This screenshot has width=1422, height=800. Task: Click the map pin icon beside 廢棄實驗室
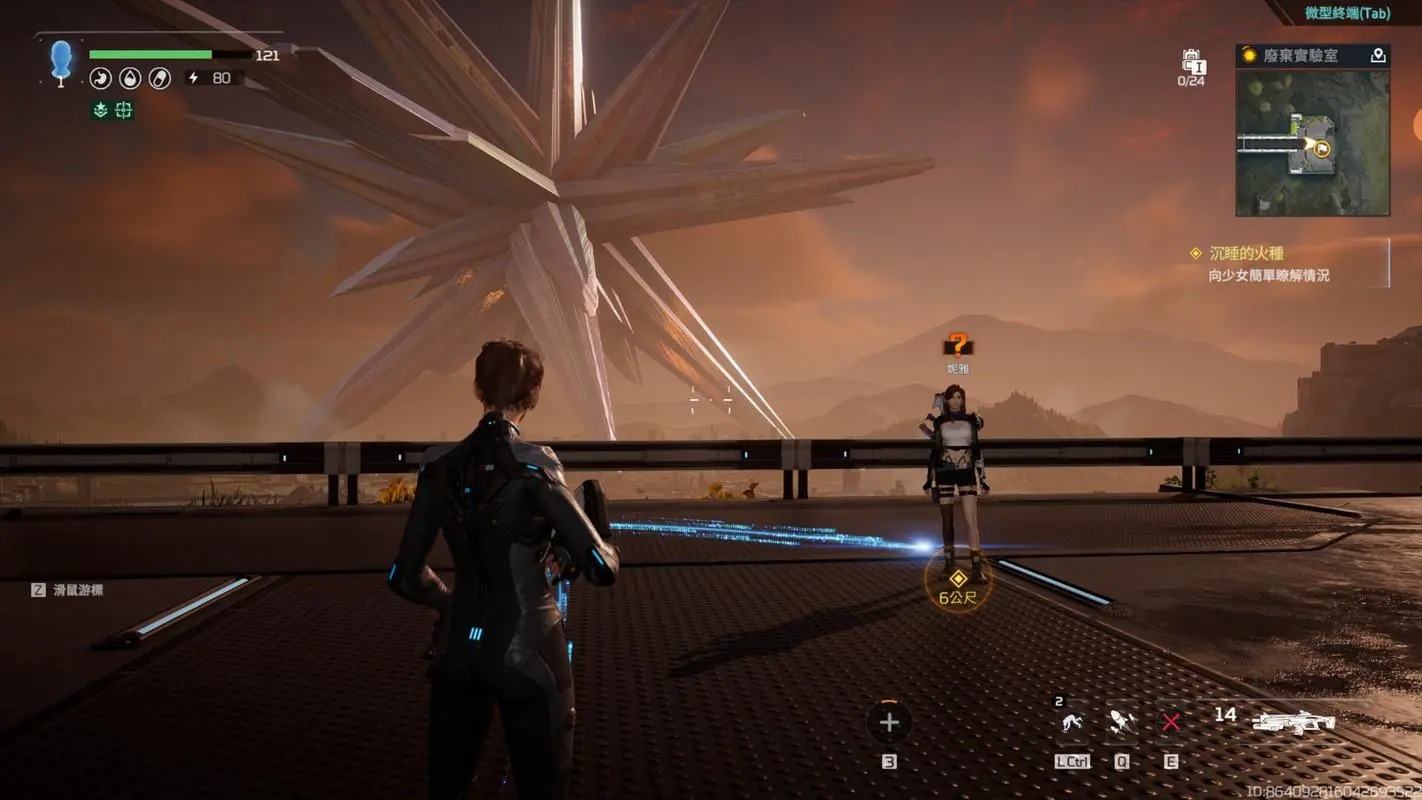(x=1378, y=56)
